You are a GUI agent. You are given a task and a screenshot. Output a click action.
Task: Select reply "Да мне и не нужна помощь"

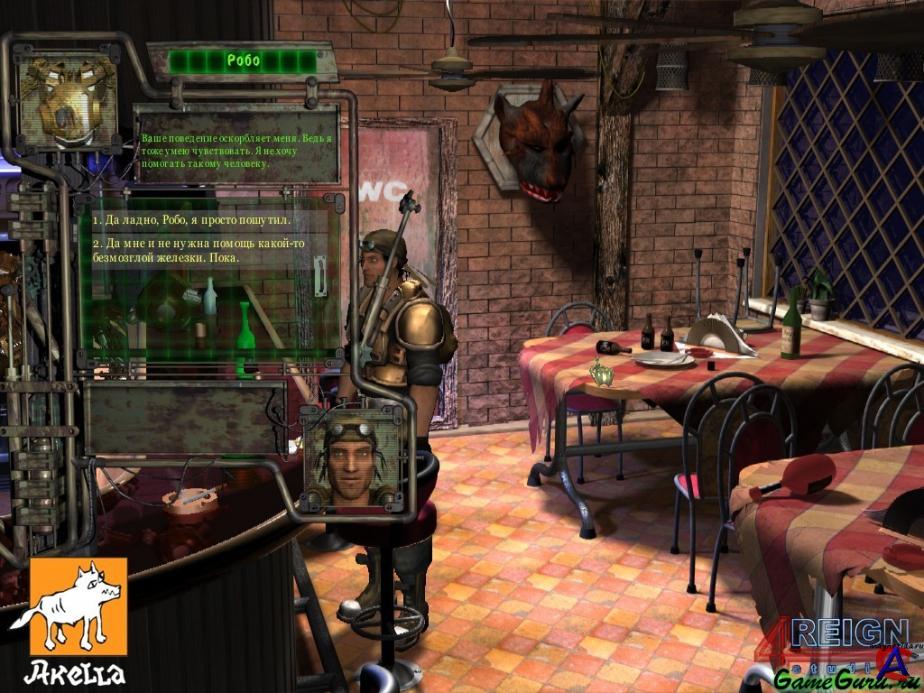coord(200,250)
